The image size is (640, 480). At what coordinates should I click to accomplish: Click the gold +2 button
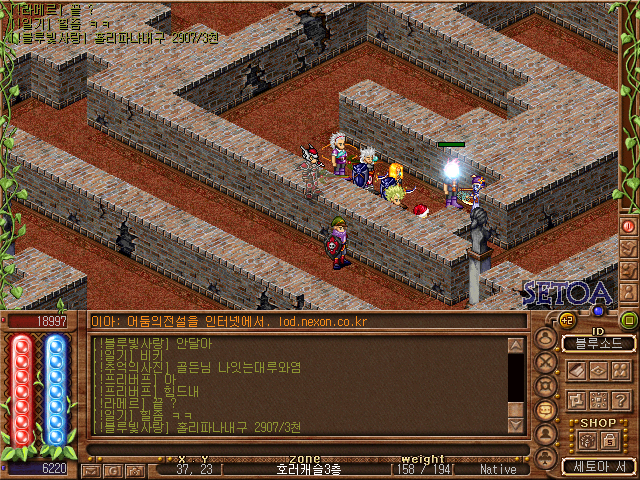(567, 320)
